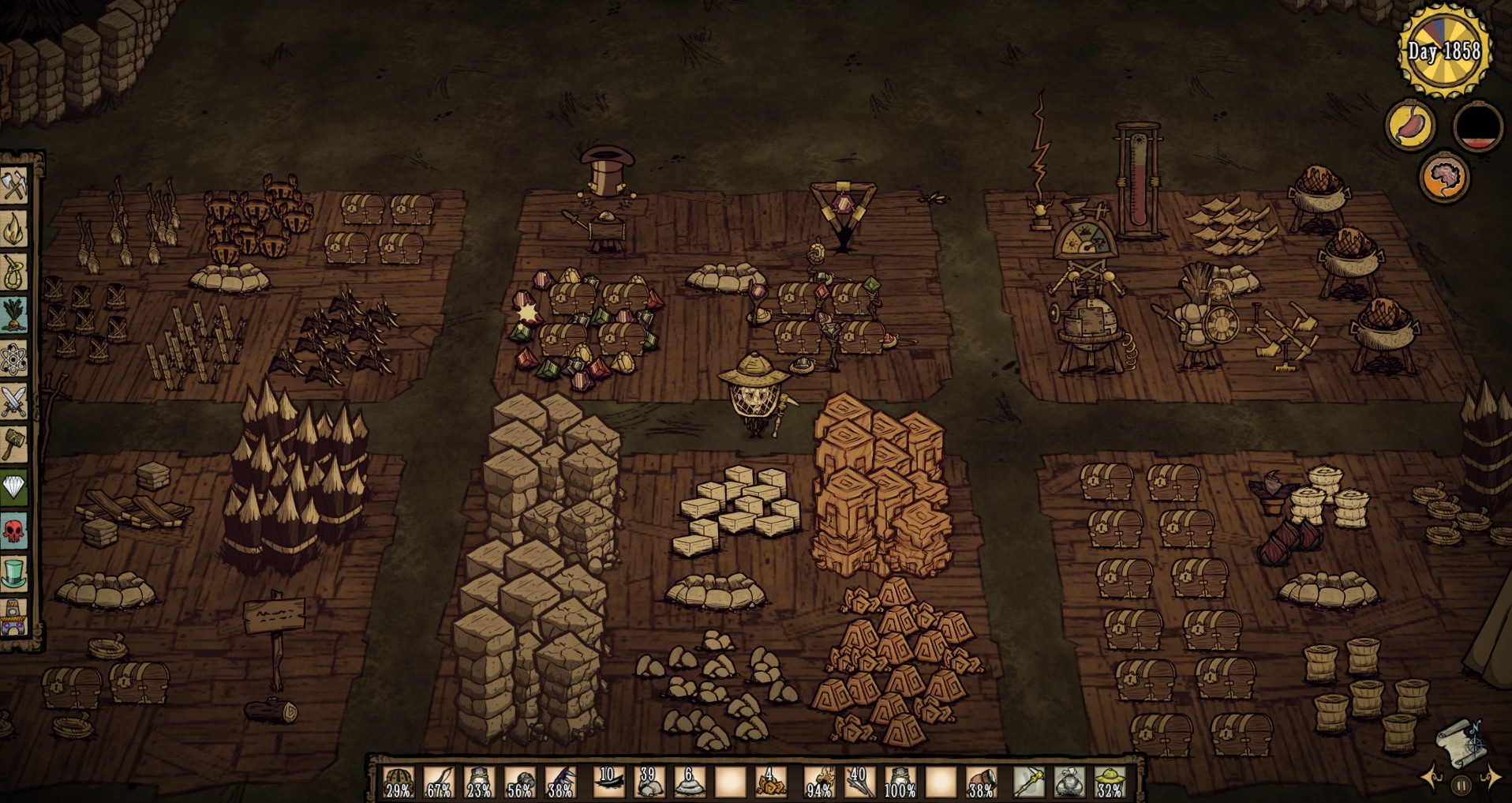Open the Magic red skull tab

pyautogui.click(x=14, y=531)
